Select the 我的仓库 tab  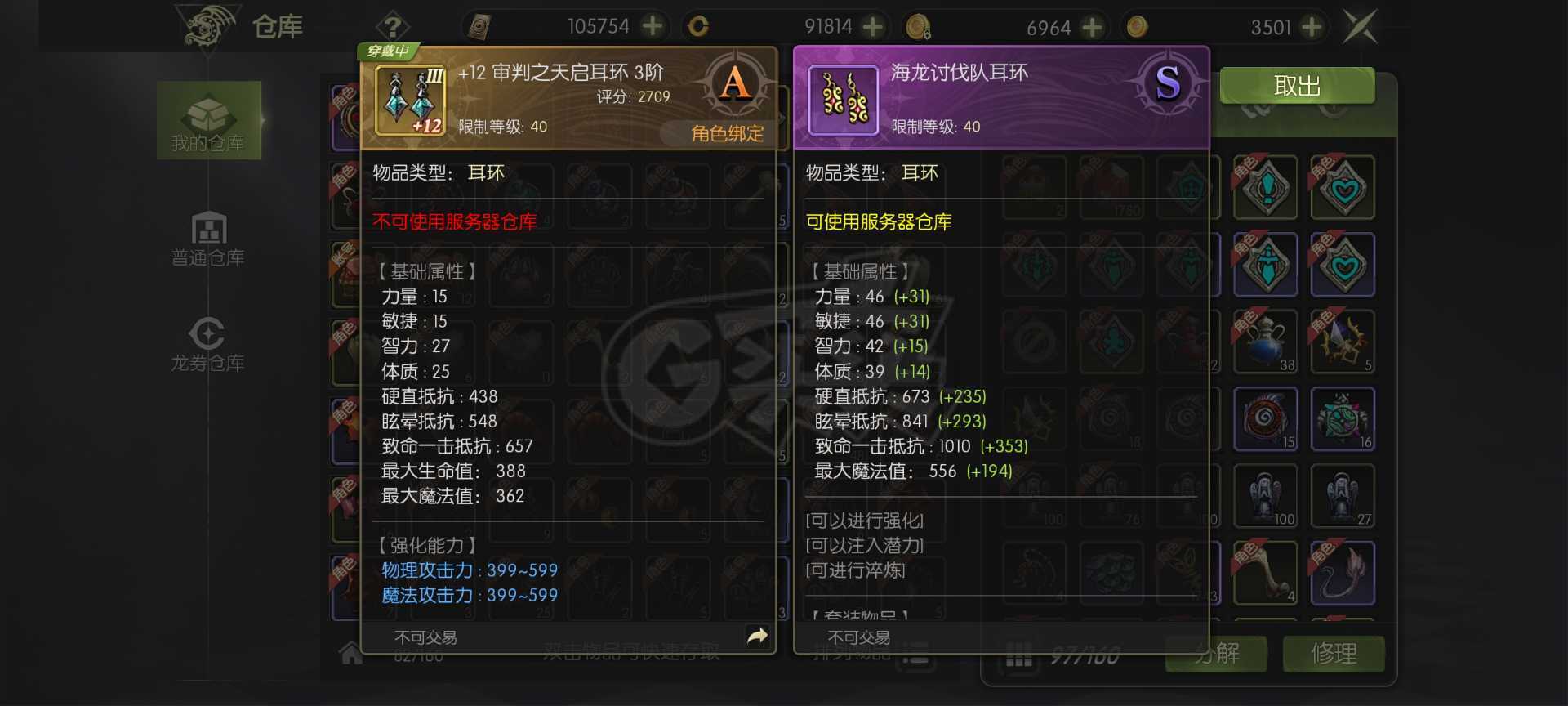point(208,120)
